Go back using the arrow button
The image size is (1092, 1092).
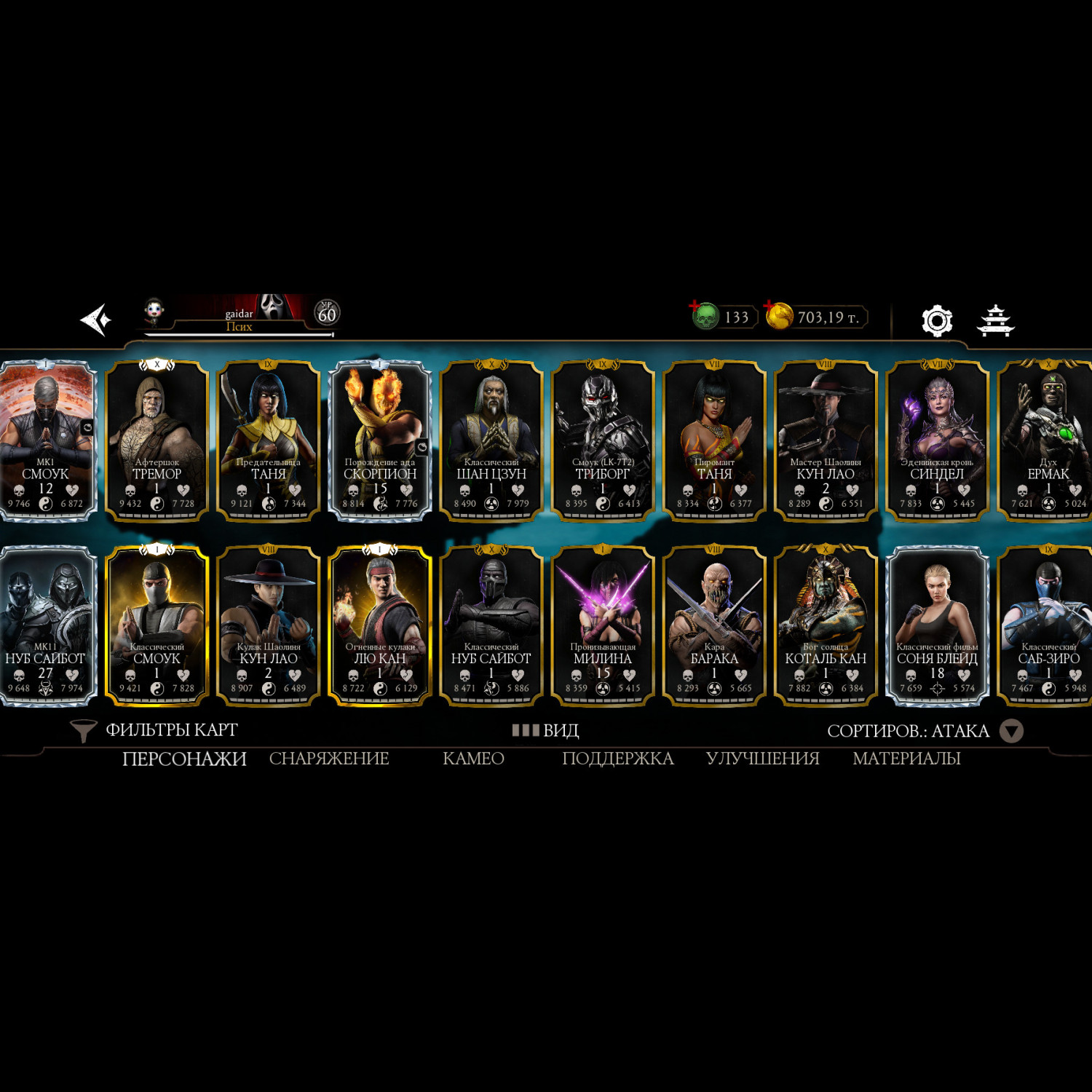(96, 320)
